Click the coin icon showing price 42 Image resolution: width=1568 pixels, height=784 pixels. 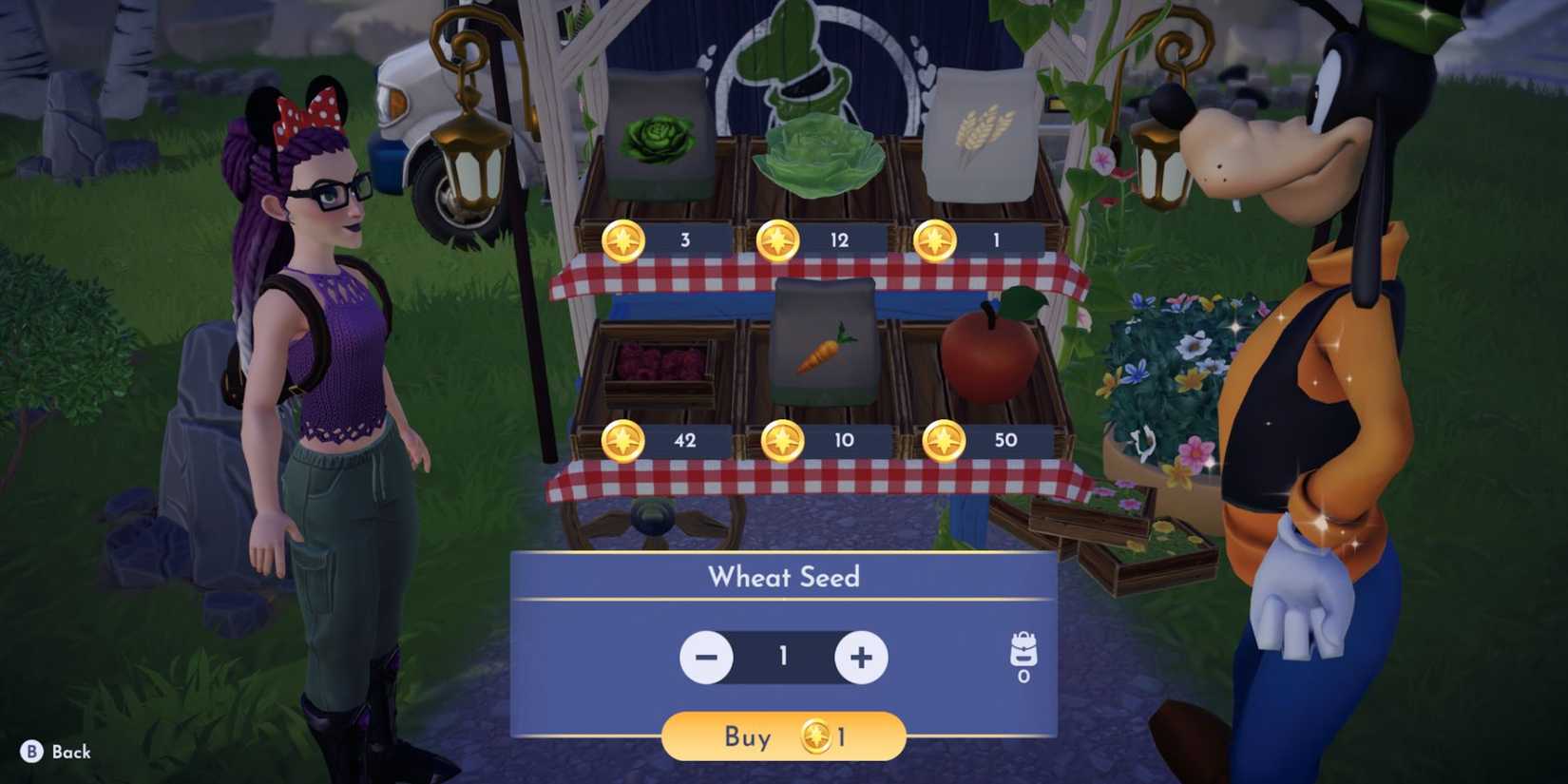click(622, 440)
